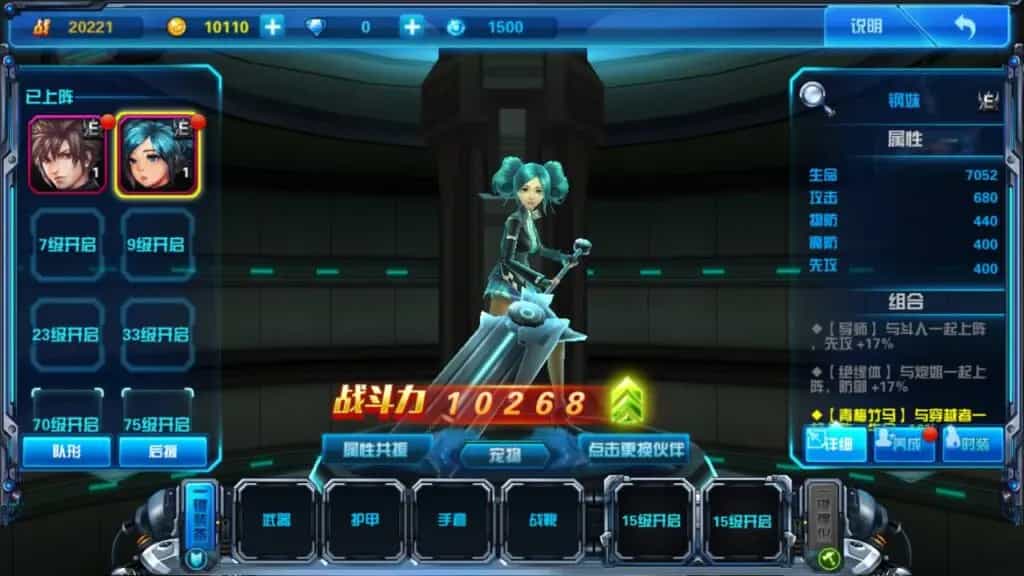Add gold coins with the plus button
The width and height of the screenshot is (1024, 576).
272,27
